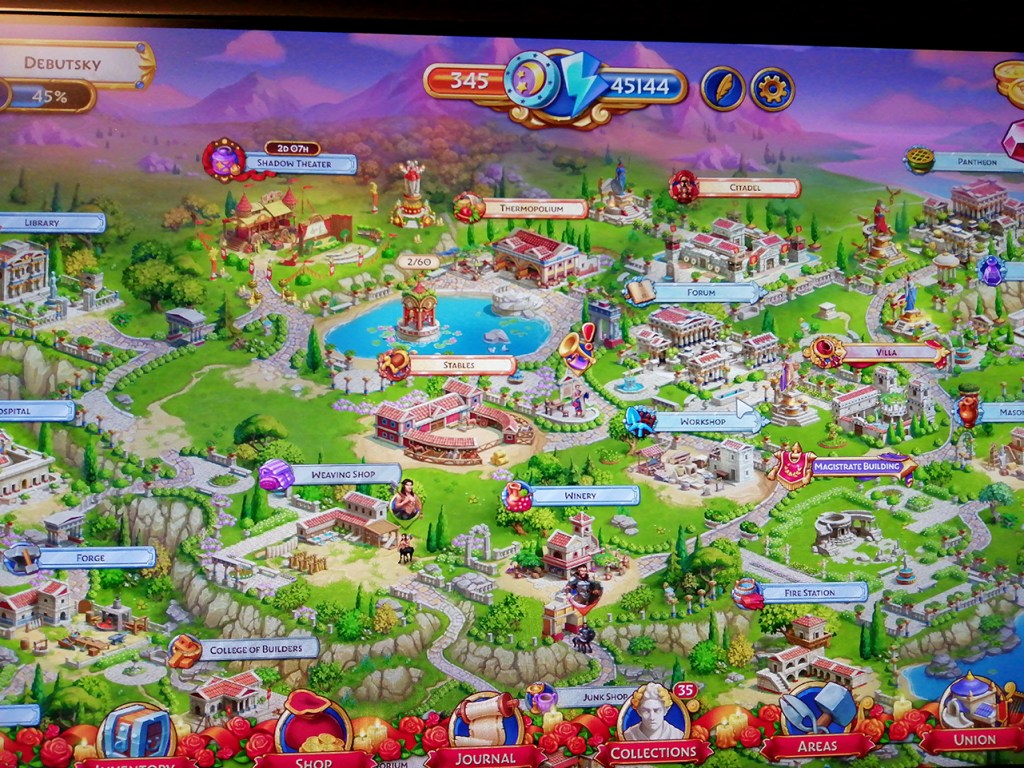Go to the Fire Station

tap(810, 592)
